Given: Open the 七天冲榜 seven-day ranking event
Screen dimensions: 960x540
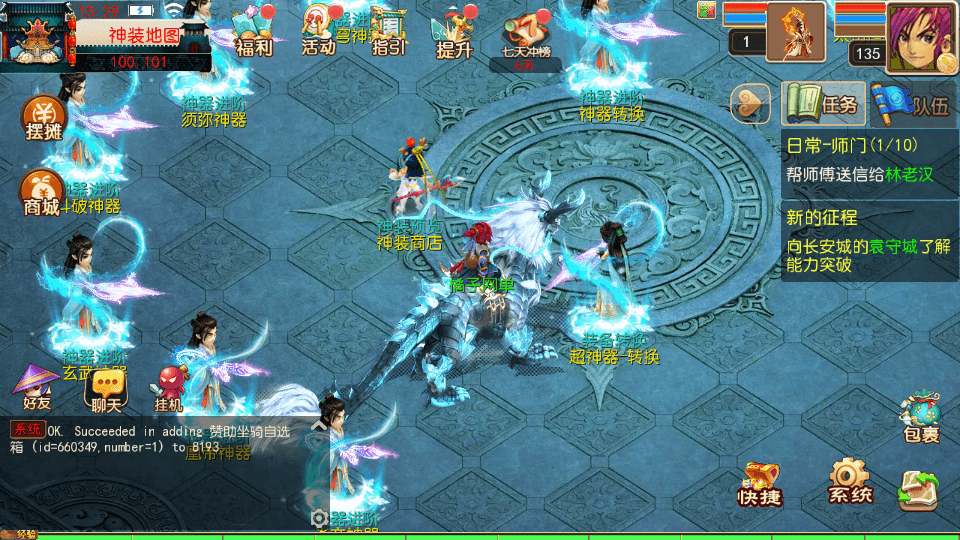Looking at the screenshot, I should tap(526, 38).
